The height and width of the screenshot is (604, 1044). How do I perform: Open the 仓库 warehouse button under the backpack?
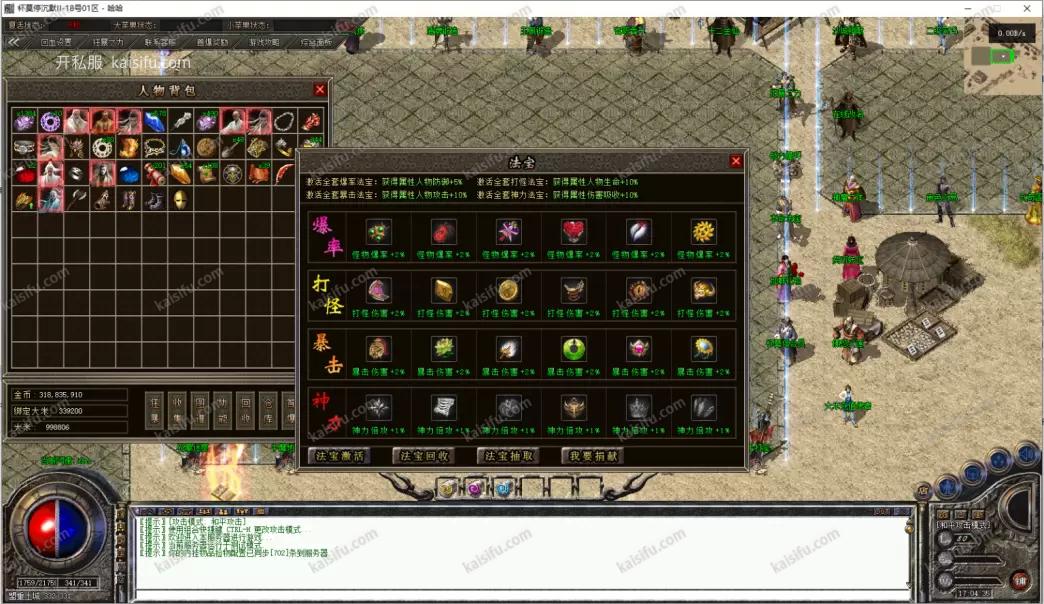click(266, 412)
